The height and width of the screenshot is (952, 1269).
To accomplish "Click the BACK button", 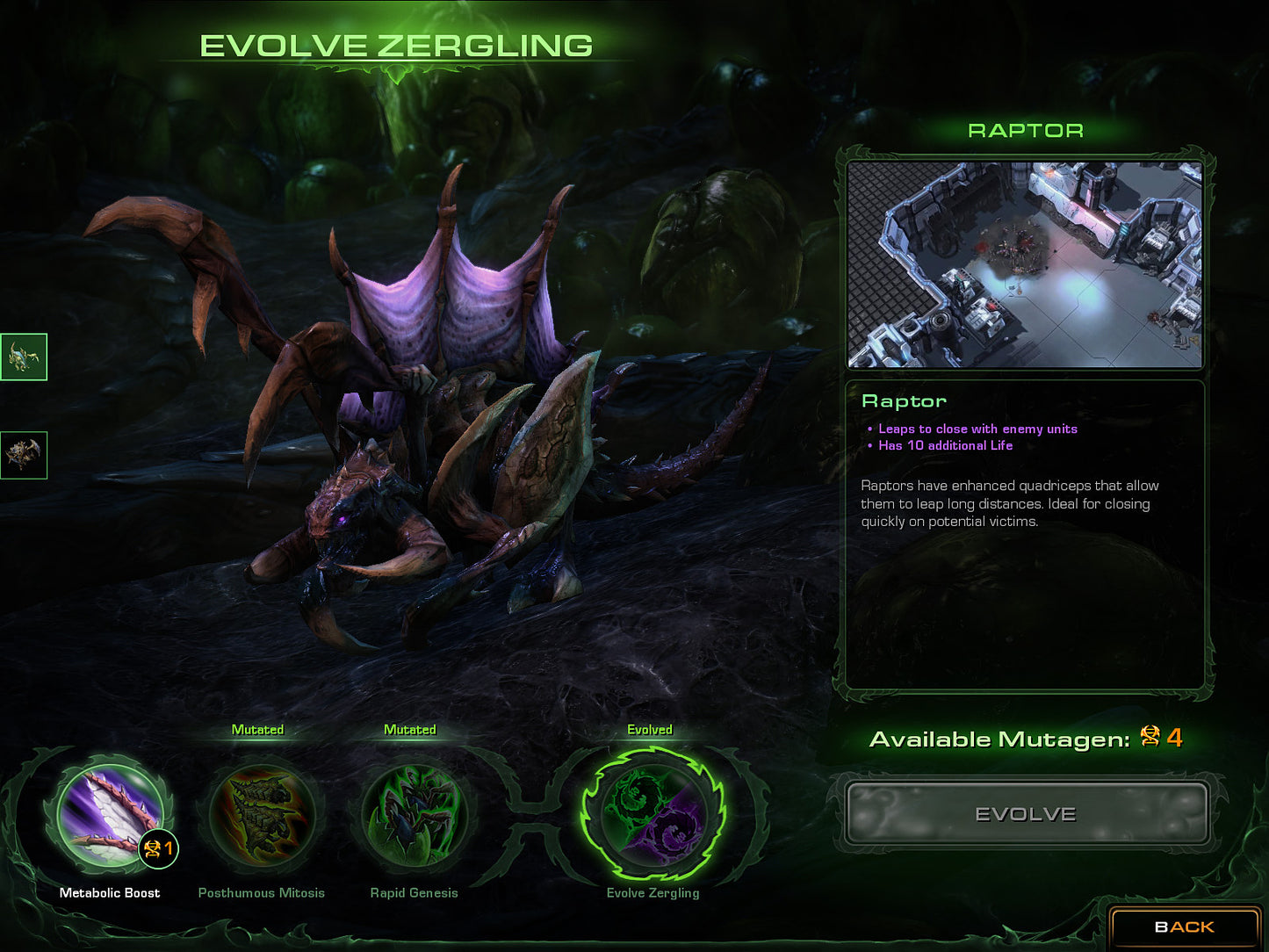I will (1184, 926).
